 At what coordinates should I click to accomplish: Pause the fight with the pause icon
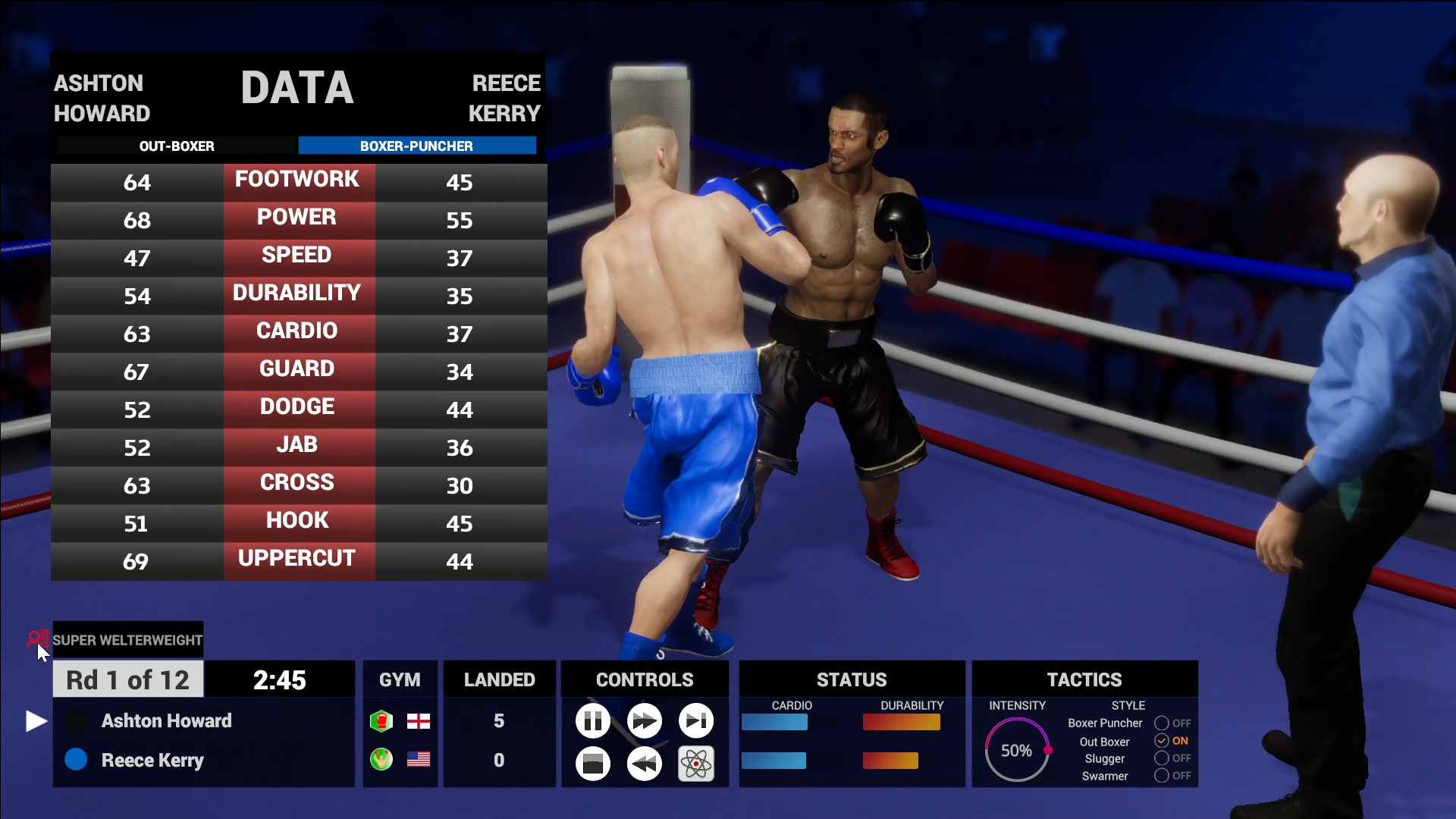(x=594, y=721)
